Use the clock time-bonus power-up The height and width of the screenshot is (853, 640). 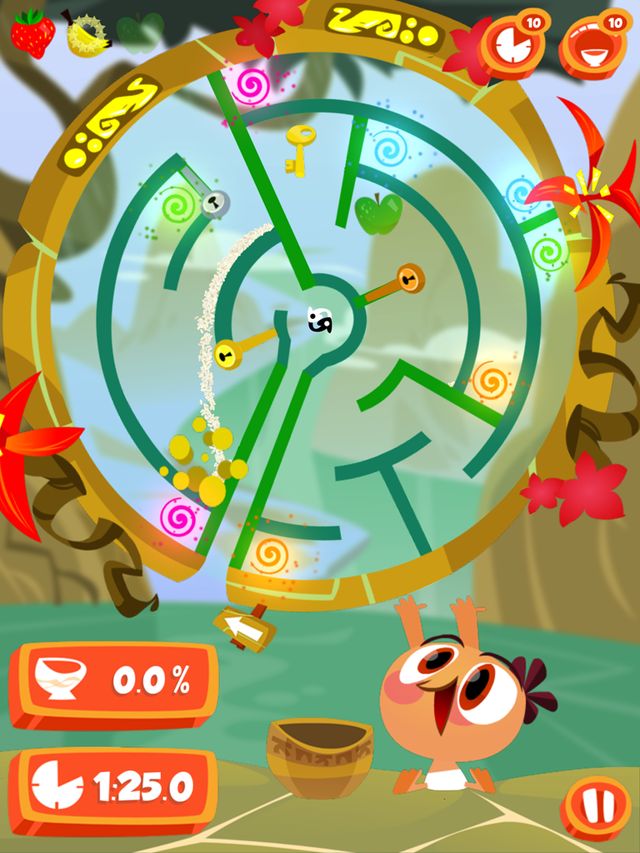click(x=510, y=46)
